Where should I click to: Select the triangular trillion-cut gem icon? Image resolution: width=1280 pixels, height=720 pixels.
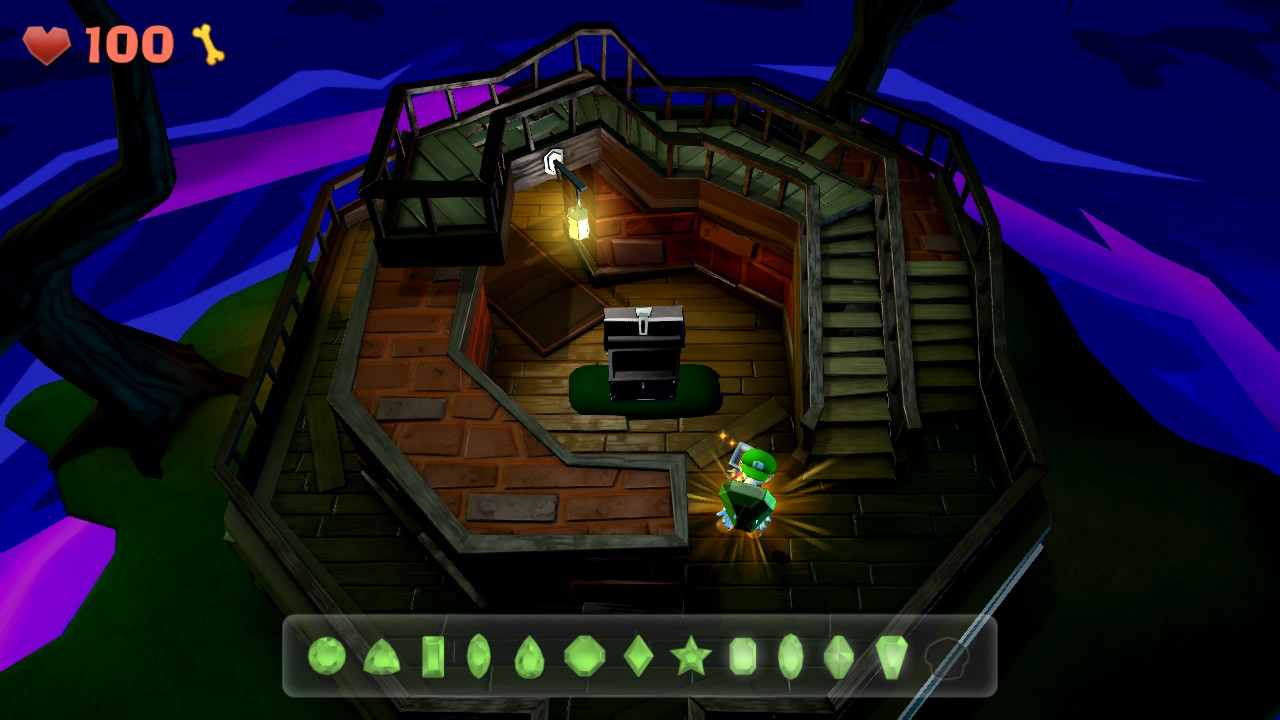pyautogui.click(x=381, y=660)
